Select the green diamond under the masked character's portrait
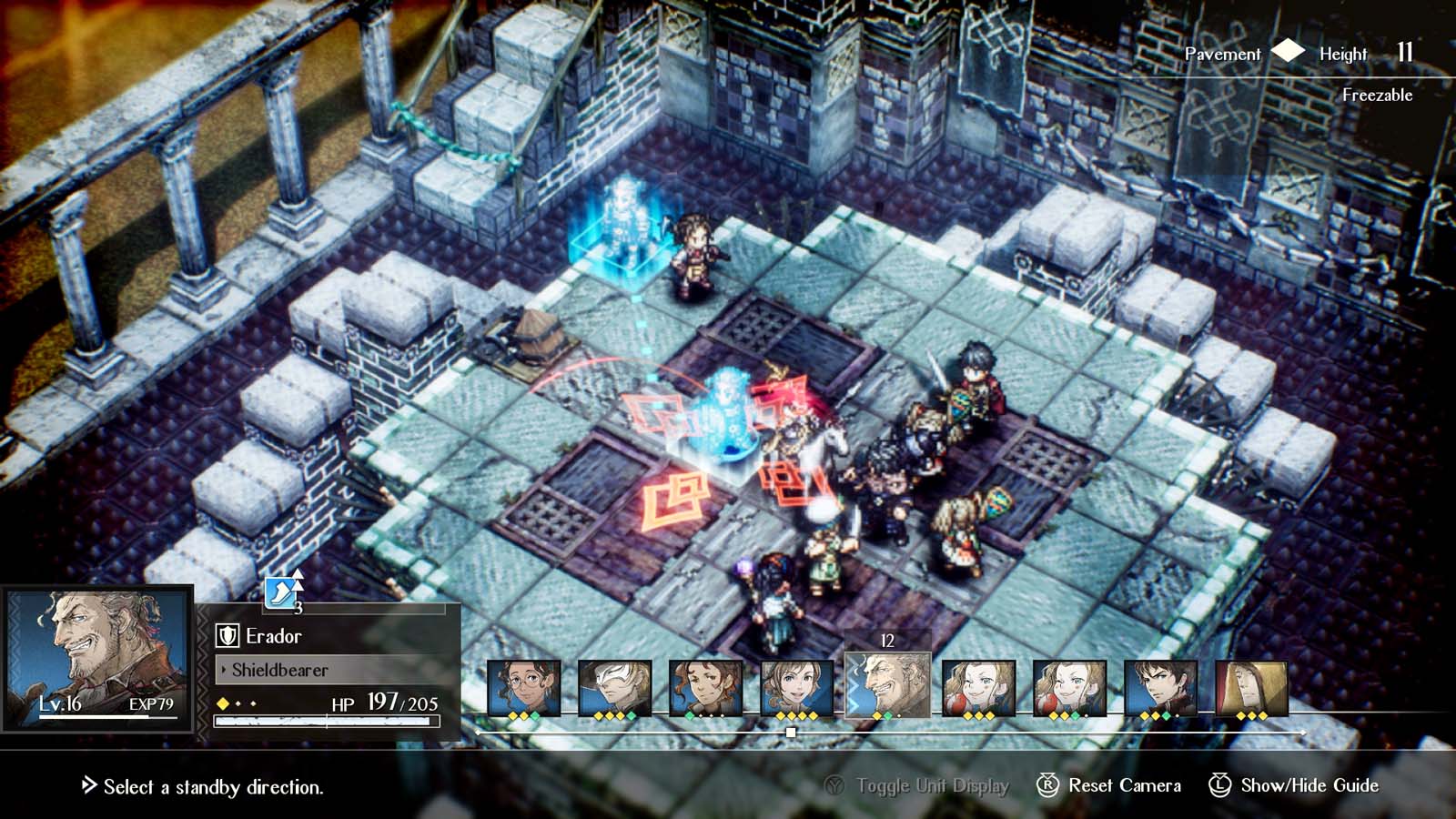 coord(632,715)
